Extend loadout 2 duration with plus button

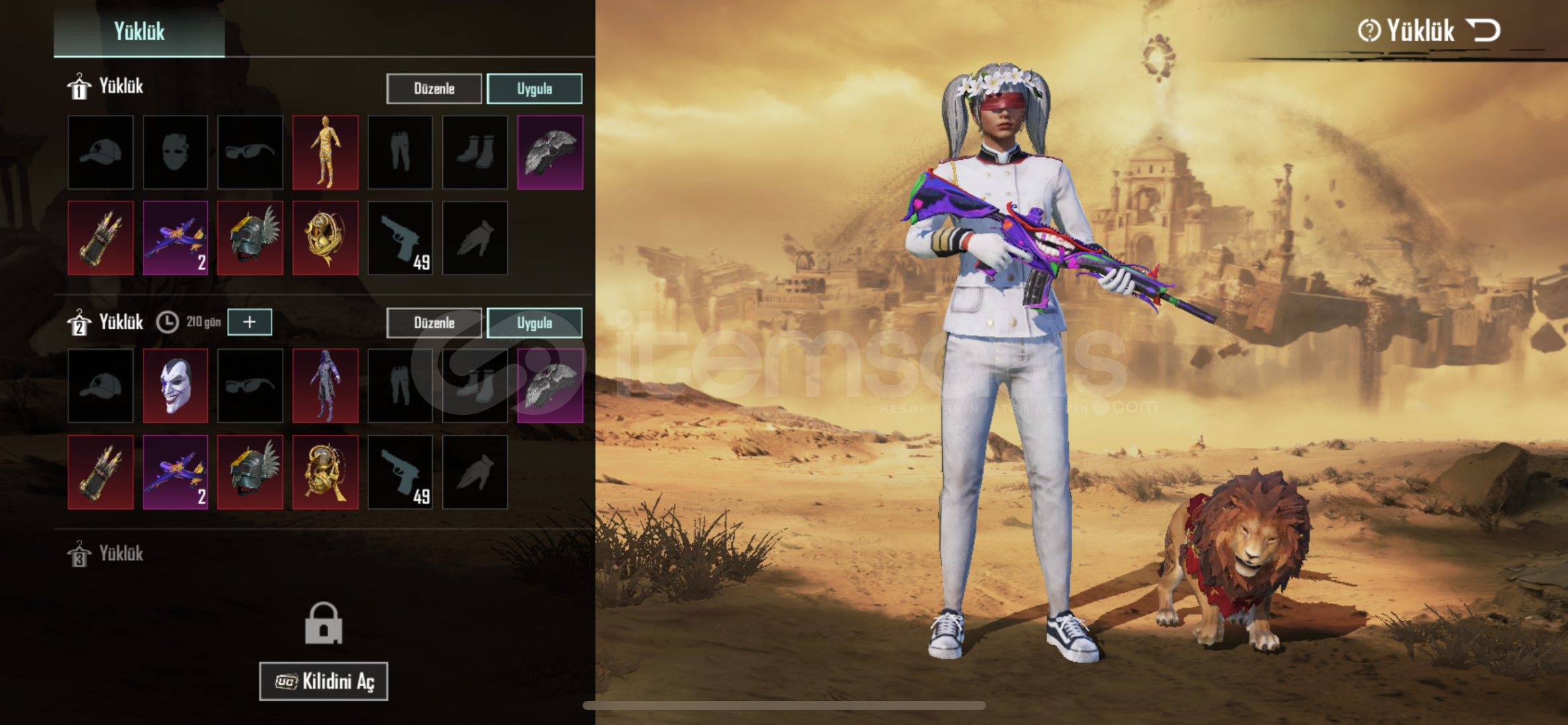pos(250,322)
